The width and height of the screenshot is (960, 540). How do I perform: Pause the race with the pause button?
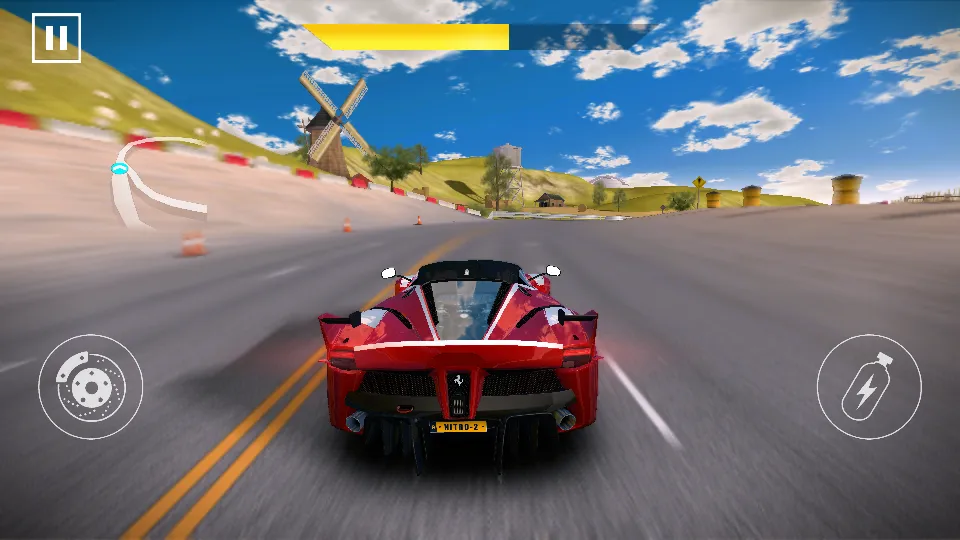[56, 38]
